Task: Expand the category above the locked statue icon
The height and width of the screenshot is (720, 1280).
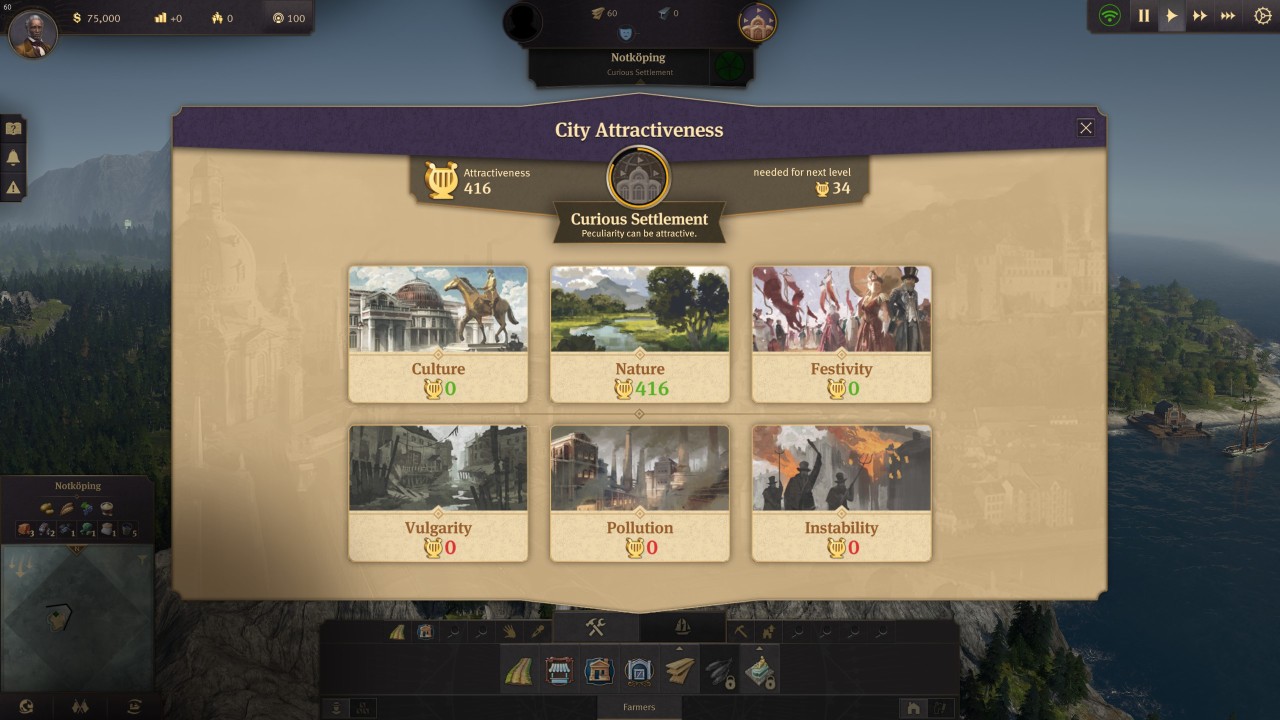Action: (758, 648)
